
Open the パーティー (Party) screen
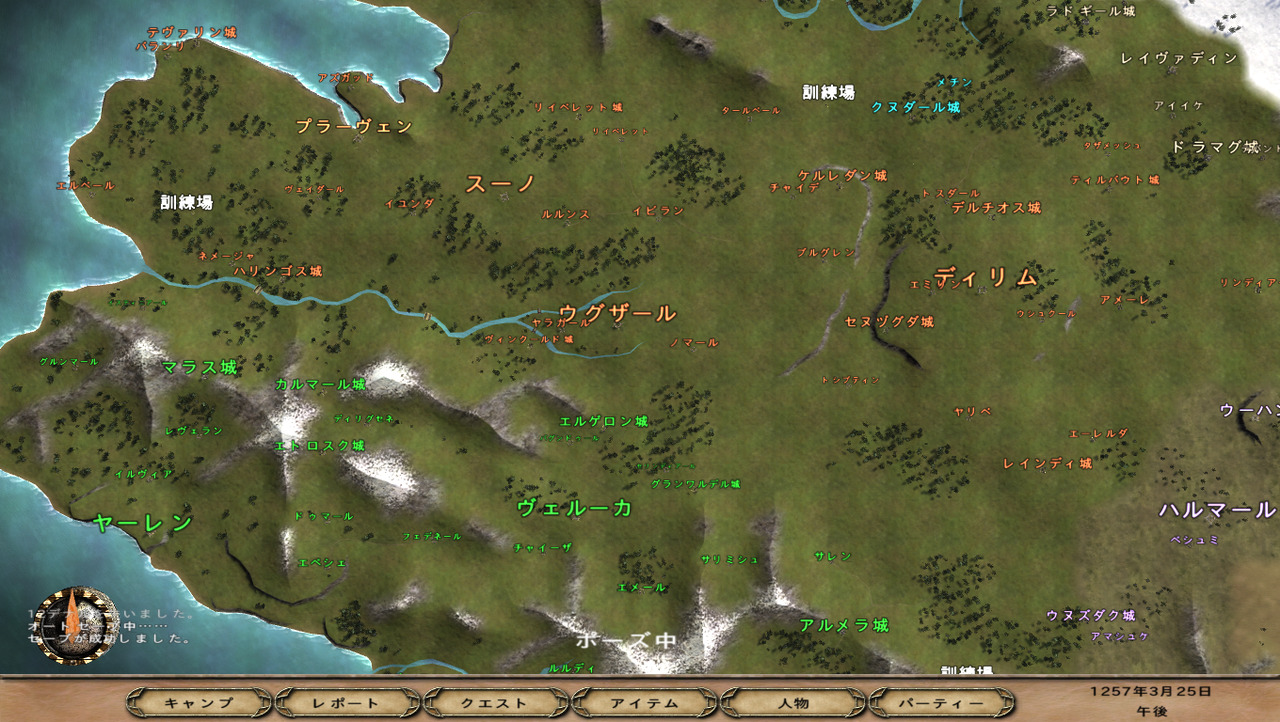tap(941, 703)
